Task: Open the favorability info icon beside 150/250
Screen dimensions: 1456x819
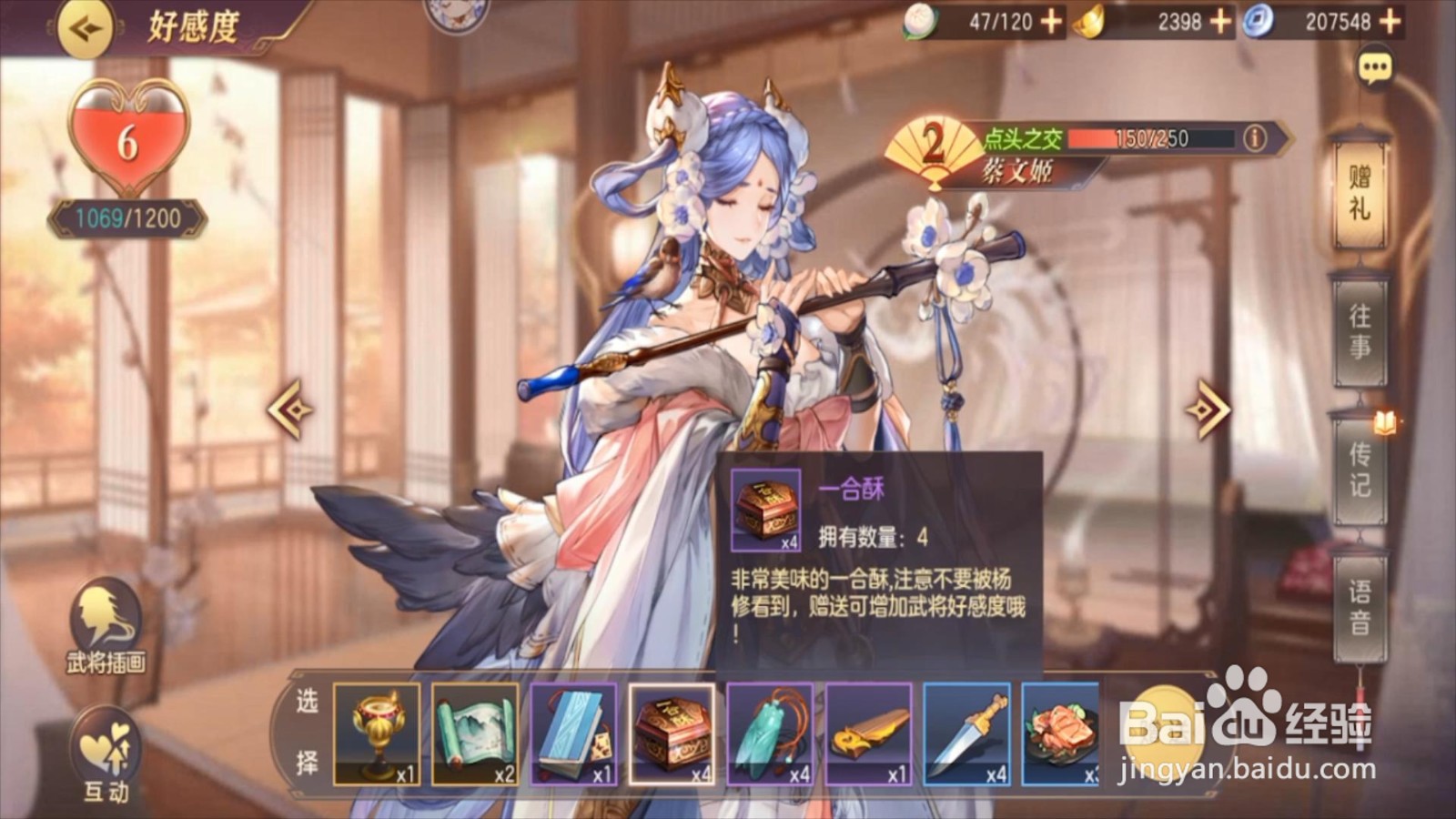Action: pos(1254,138)
